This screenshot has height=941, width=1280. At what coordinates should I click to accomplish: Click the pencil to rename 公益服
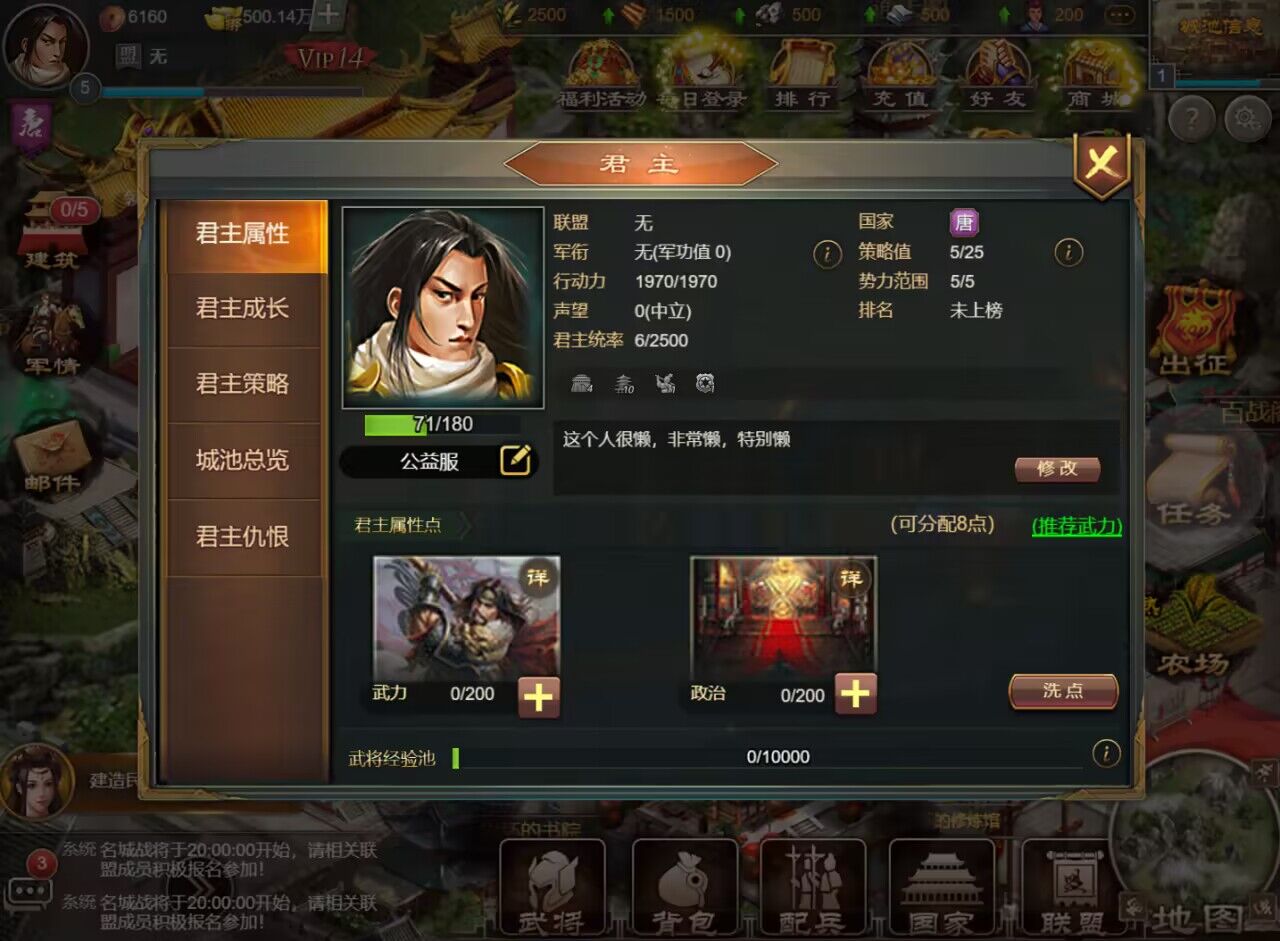(x=518, y=460)
